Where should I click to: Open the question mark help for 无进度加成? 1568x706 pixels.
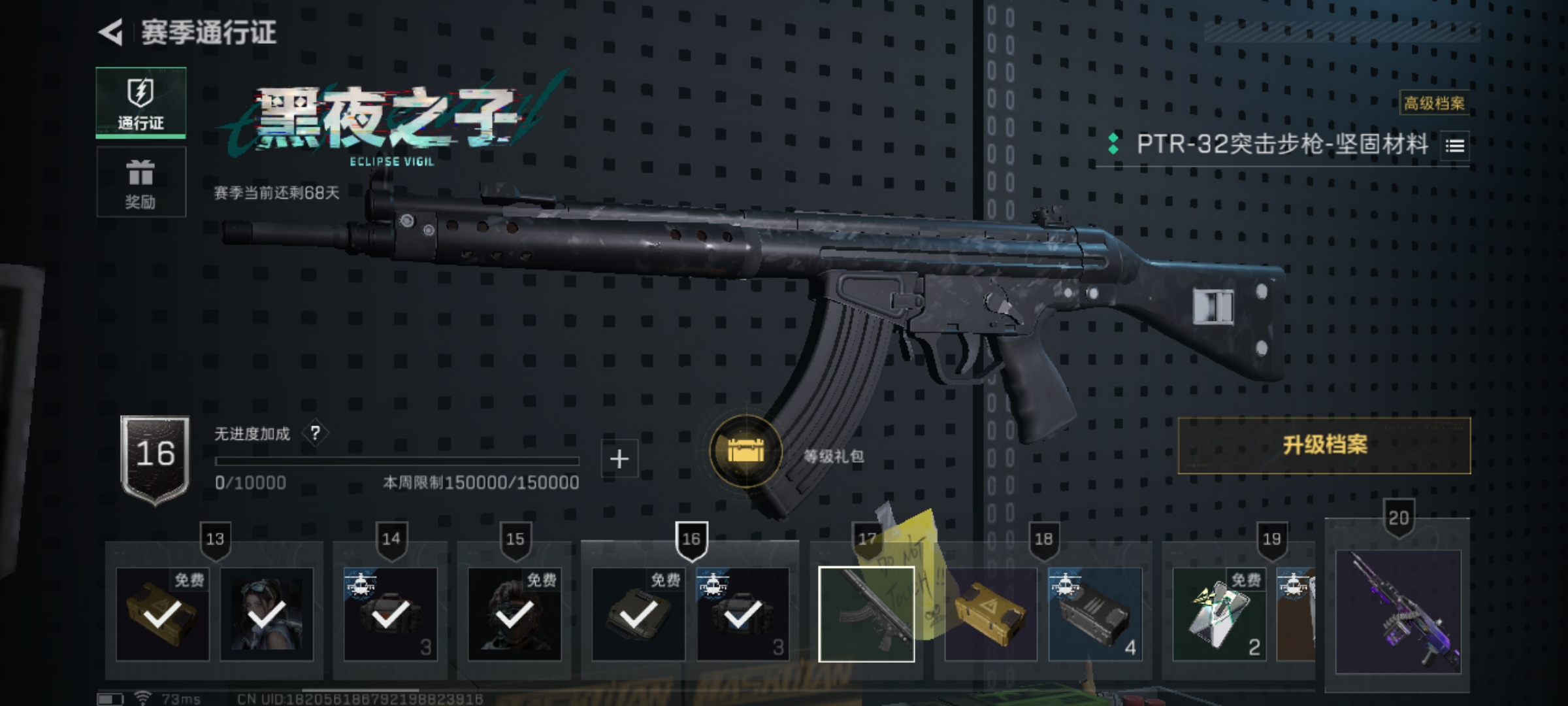(316, 433)
